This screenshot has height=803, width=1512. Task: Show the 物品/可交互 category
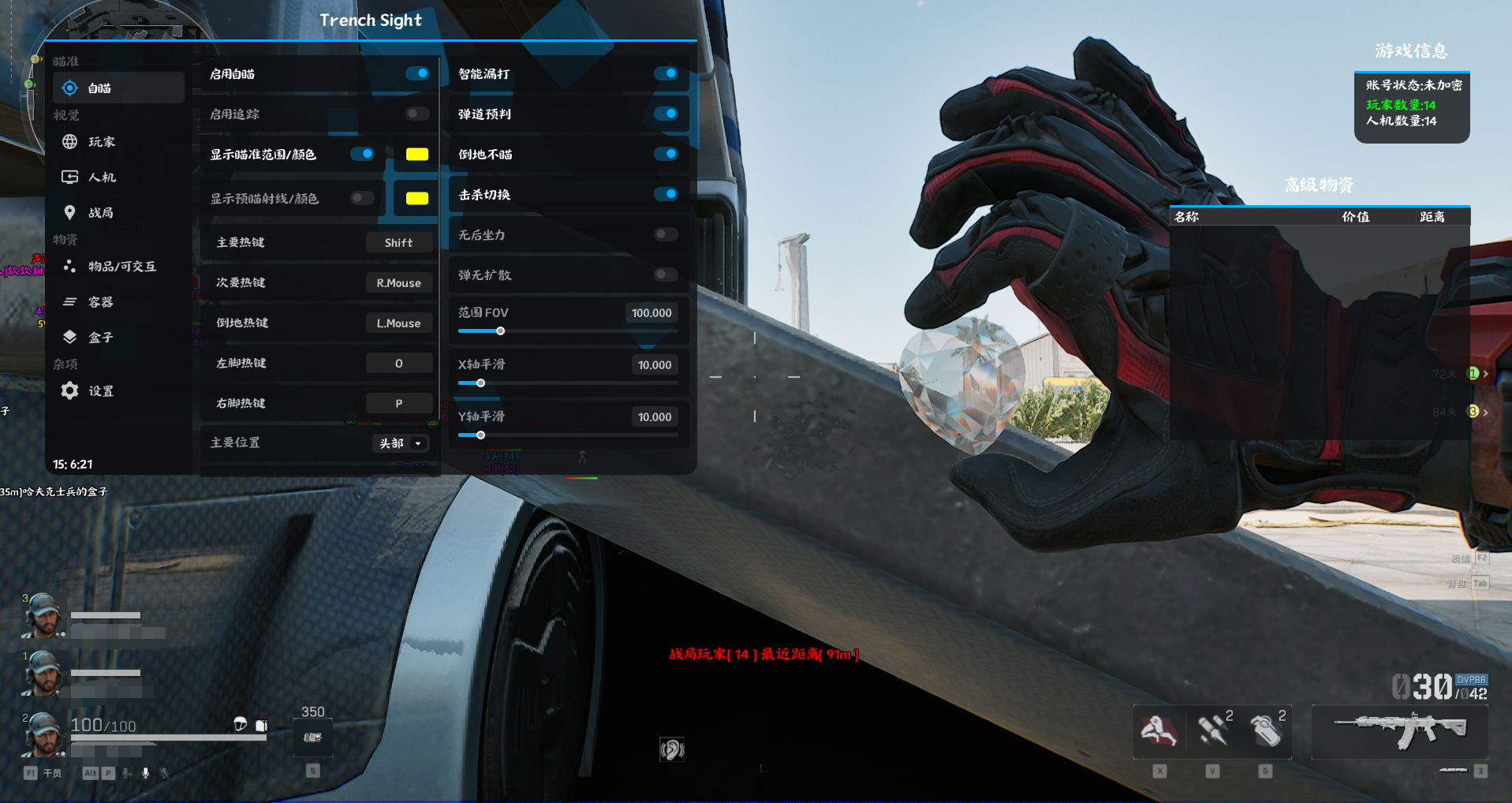(x=121, y=267)
